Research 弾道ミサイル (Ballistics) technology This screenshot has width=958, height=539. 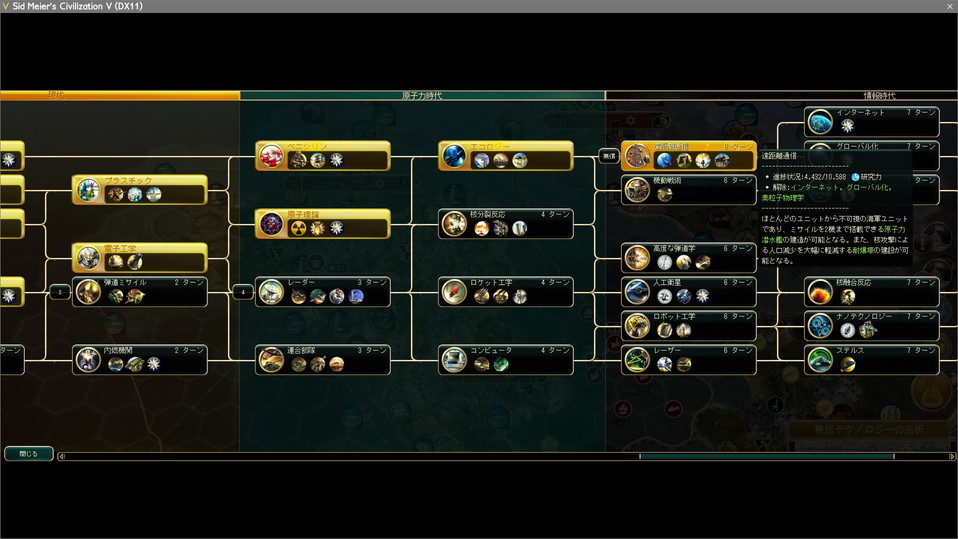[140, 291]
